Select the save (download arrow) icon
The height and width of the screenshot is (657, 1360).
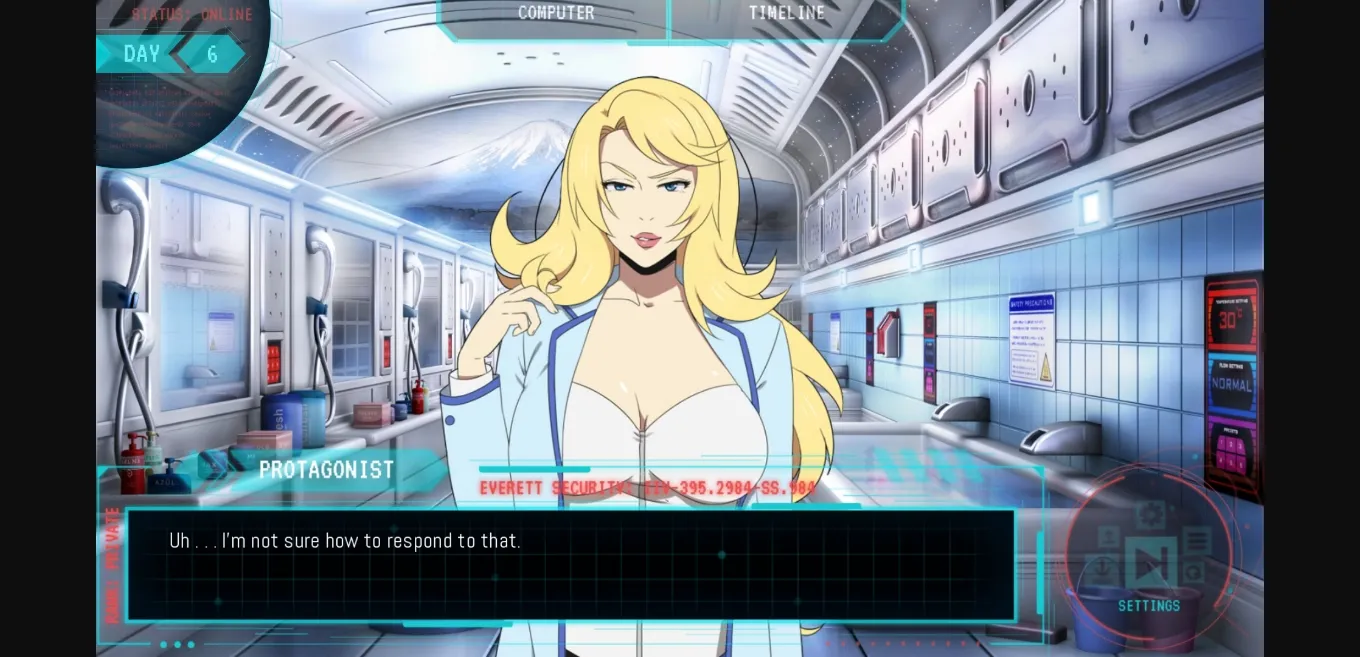1102,569
